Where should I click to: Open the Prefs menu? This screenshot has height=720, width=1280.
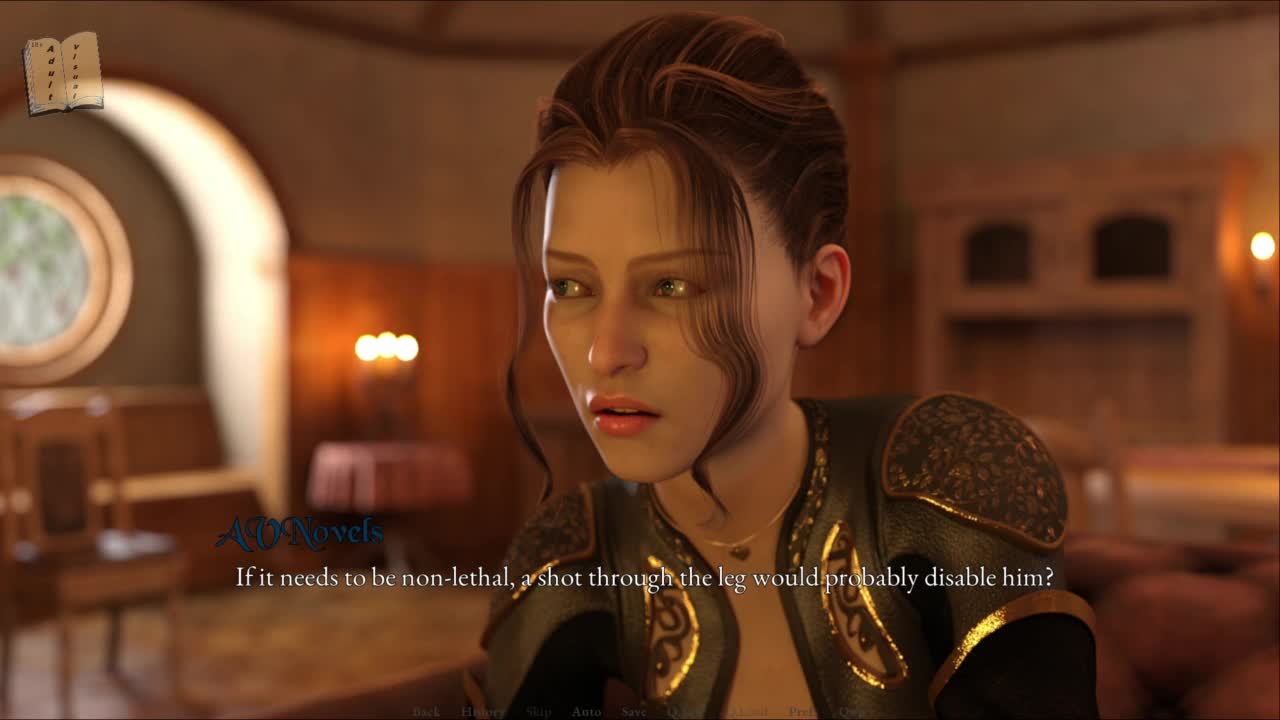[x=802, y=712]
